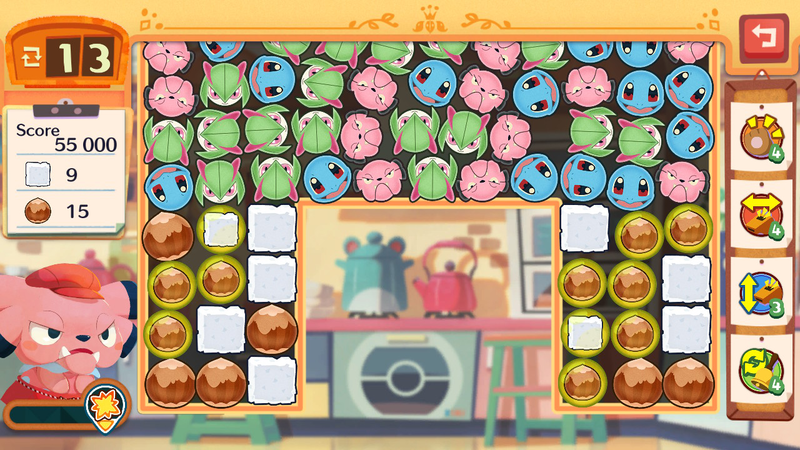Activate the vertical arrows power-up
800x450 pixels.
click(x=760, y=288)
